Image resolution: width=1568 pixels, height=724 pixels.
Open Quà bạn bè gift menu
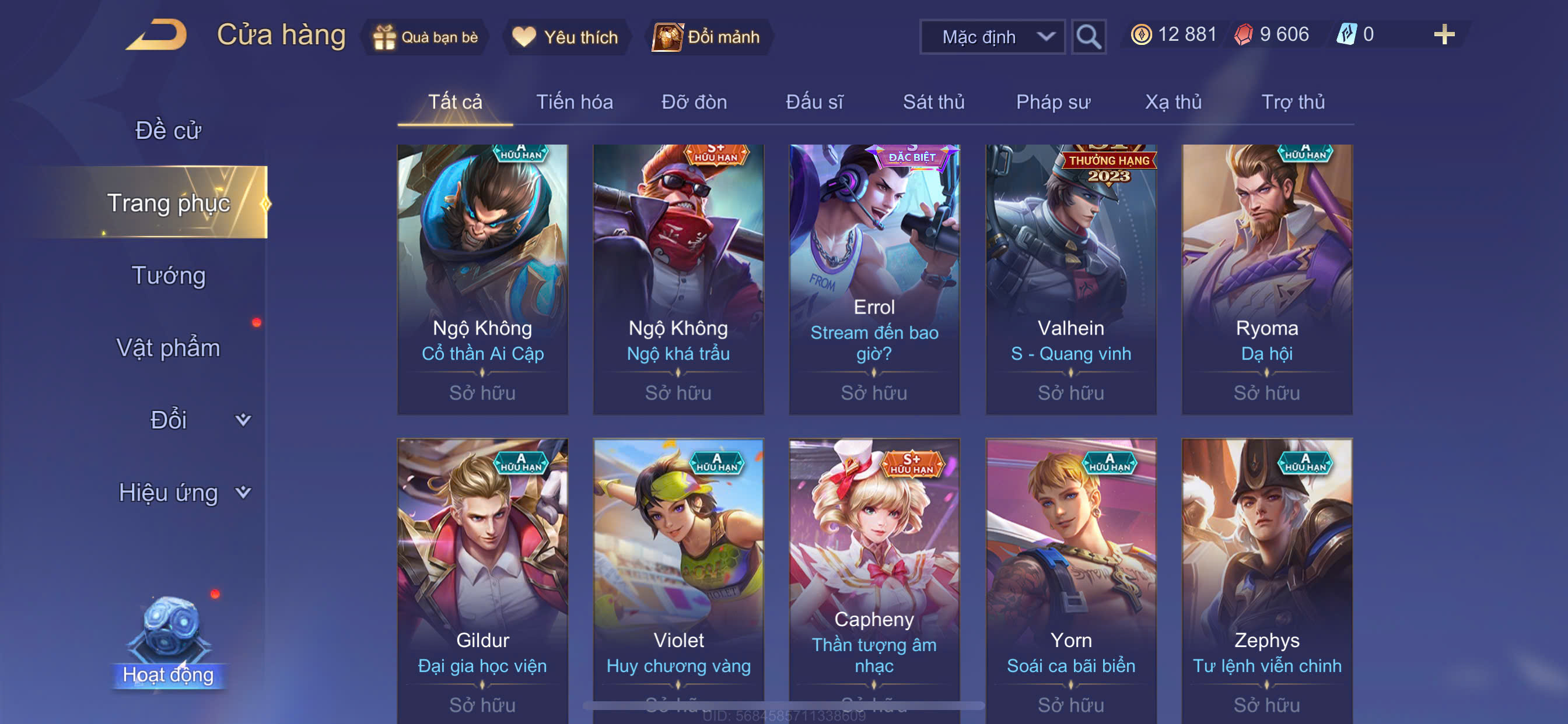point(425,37)
